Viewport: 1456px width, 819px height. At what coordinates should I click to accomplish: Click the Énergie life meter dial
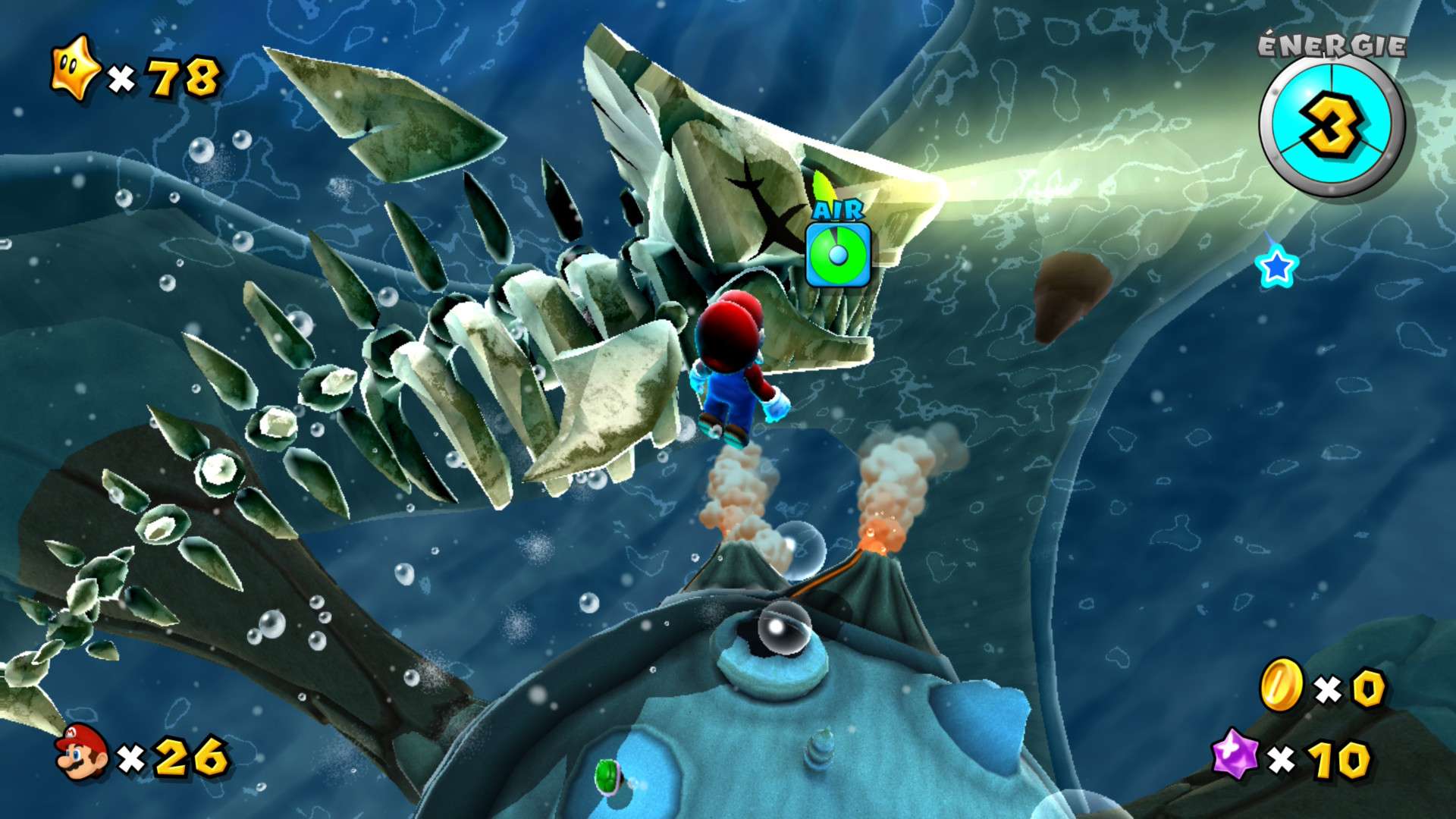point(1331,126)
